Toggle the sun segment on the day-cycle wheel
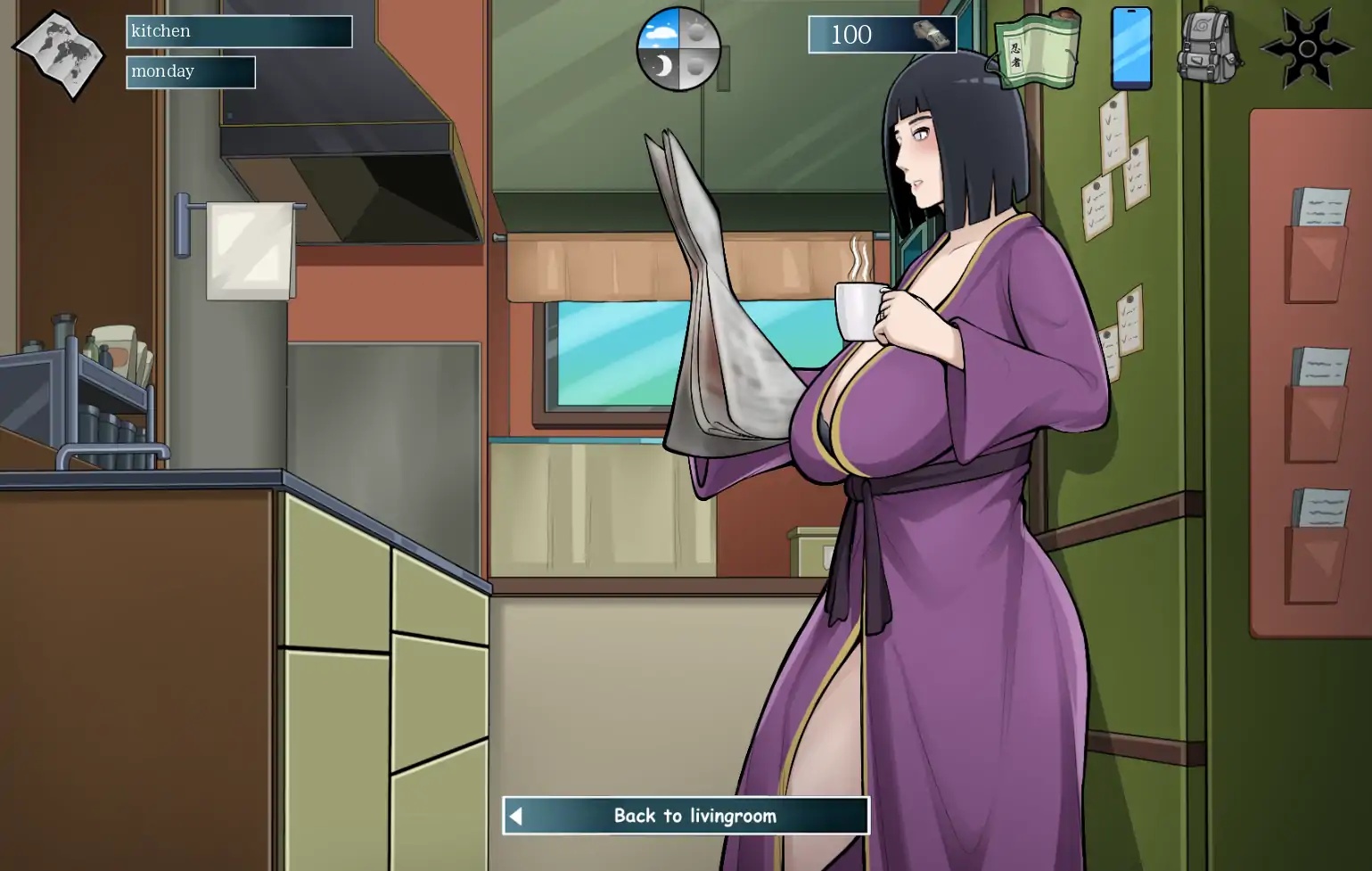This screenshot has height=871, width=1372. (696, 31)
